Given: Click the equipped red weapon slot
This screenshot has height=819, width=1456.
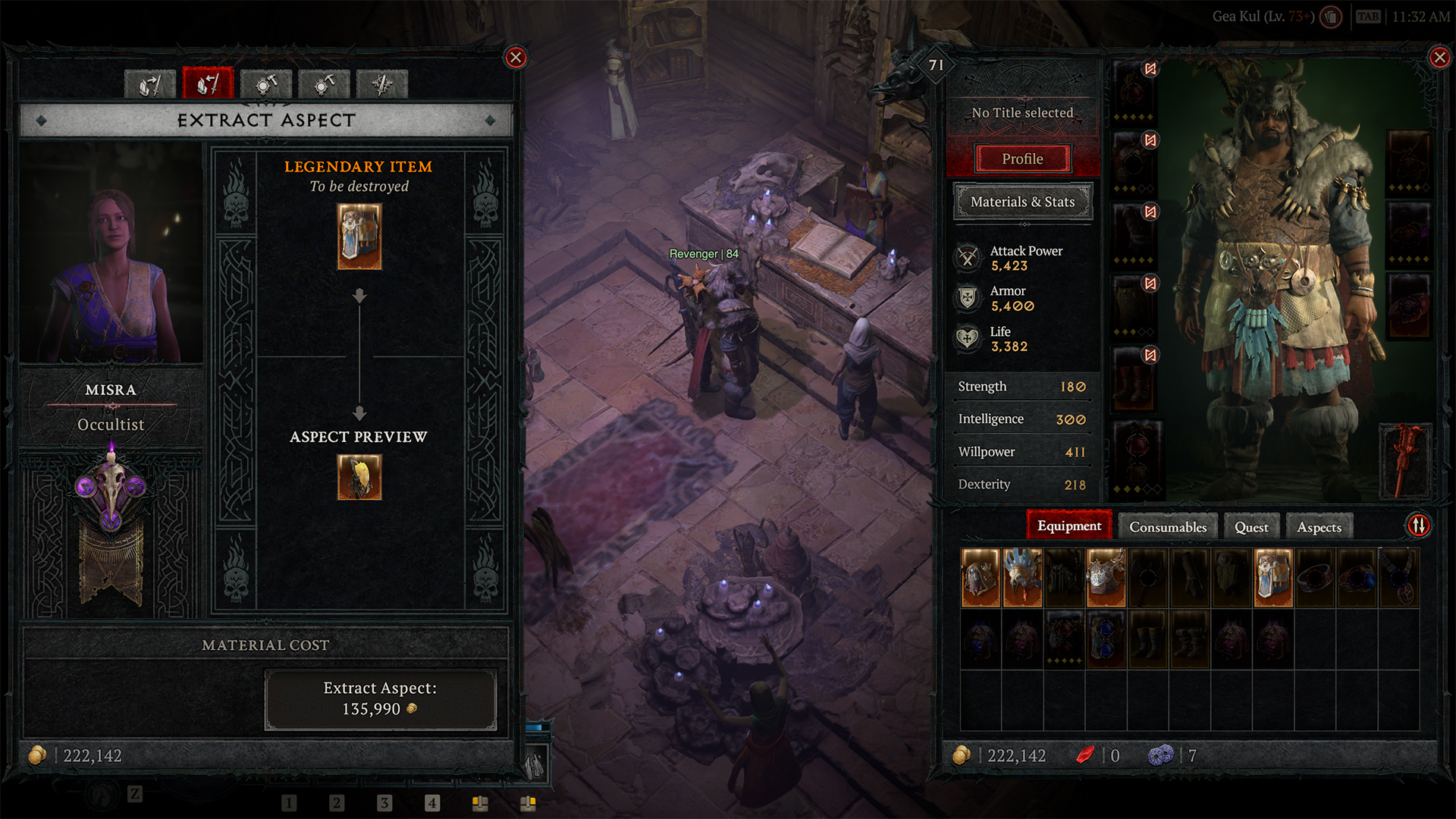Looking at the screenshot, I should 1408,460.
